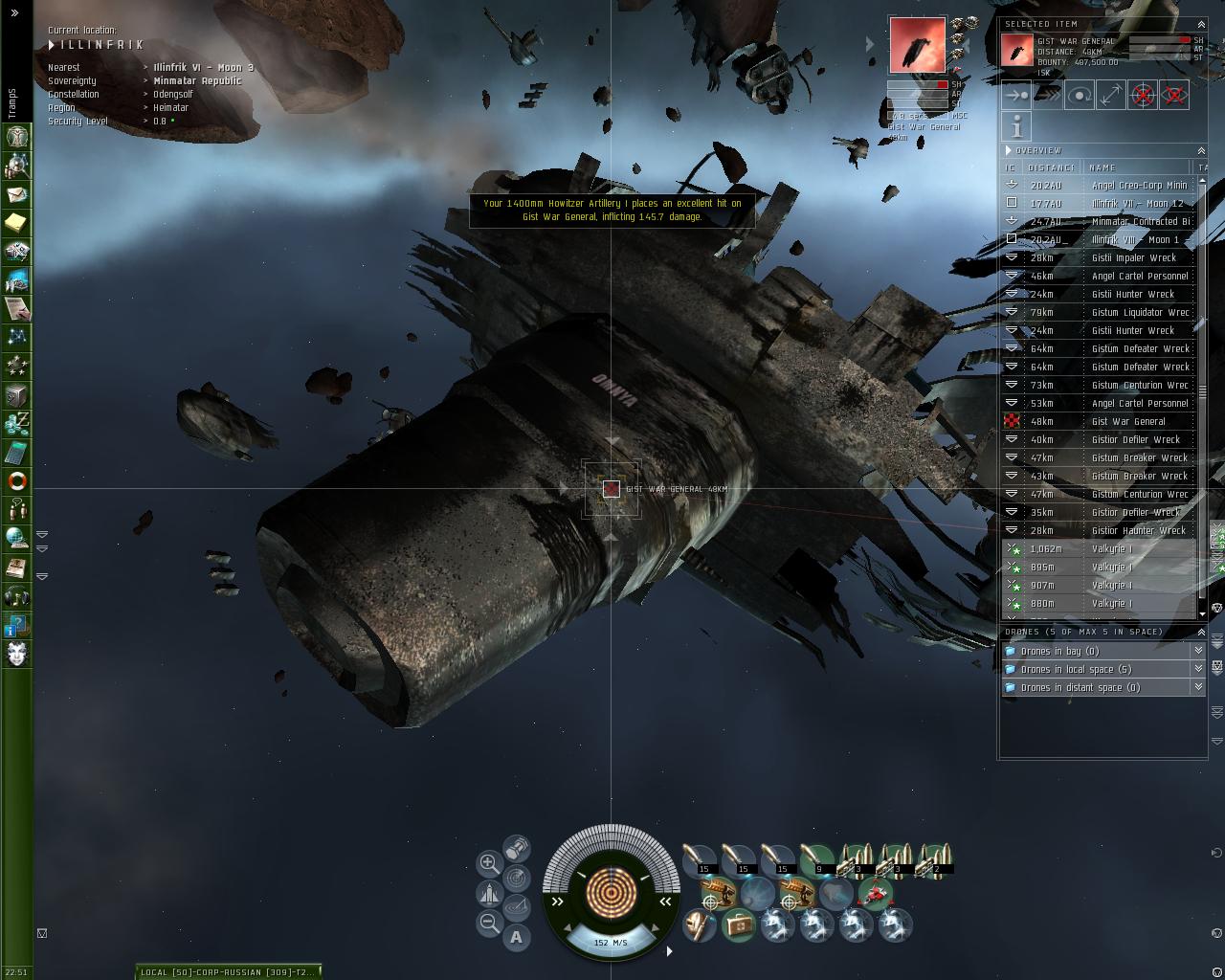Activate the medical kit repair module
The width and height of the screenshot is (1225, 980).
[x=738, y=924]
